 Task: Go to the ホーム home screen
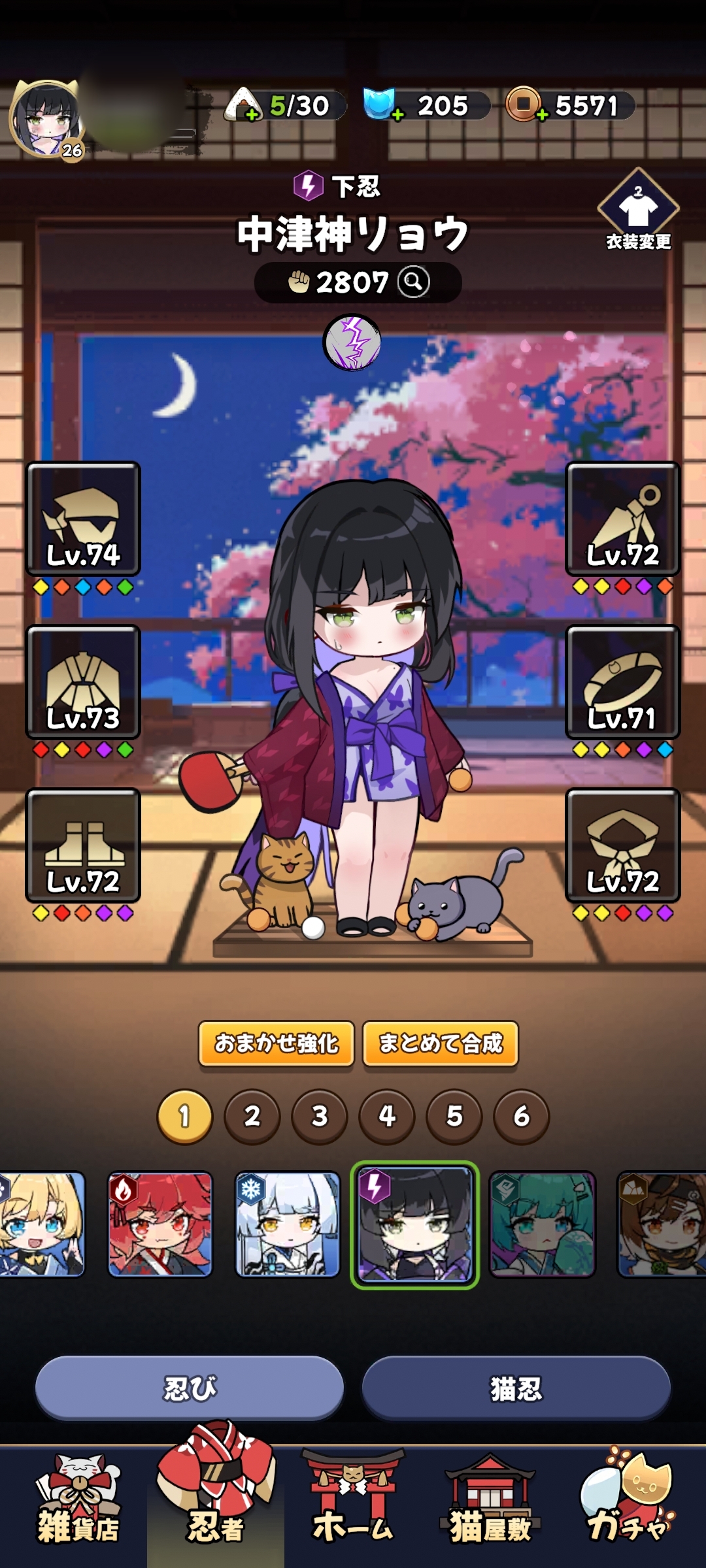353,1504
